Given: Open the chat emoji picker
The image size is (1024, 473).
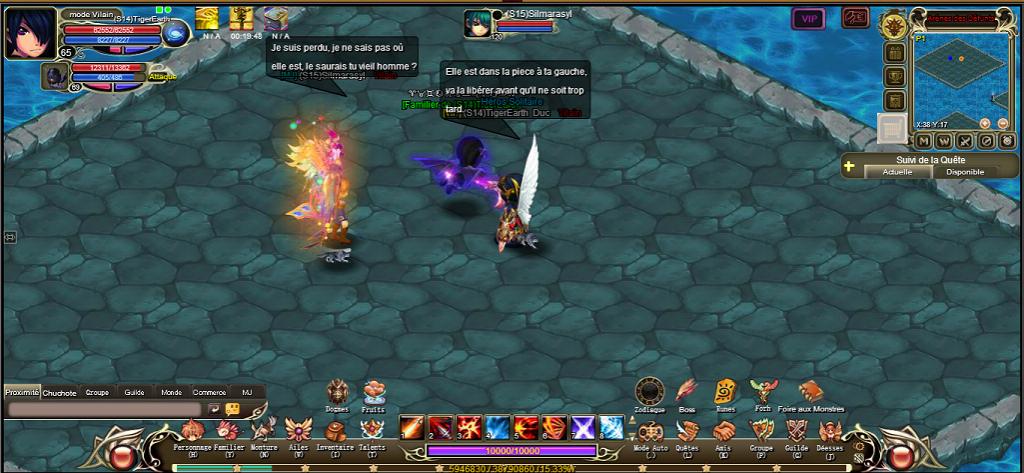Looking at the screenshot, I should 232,409.
